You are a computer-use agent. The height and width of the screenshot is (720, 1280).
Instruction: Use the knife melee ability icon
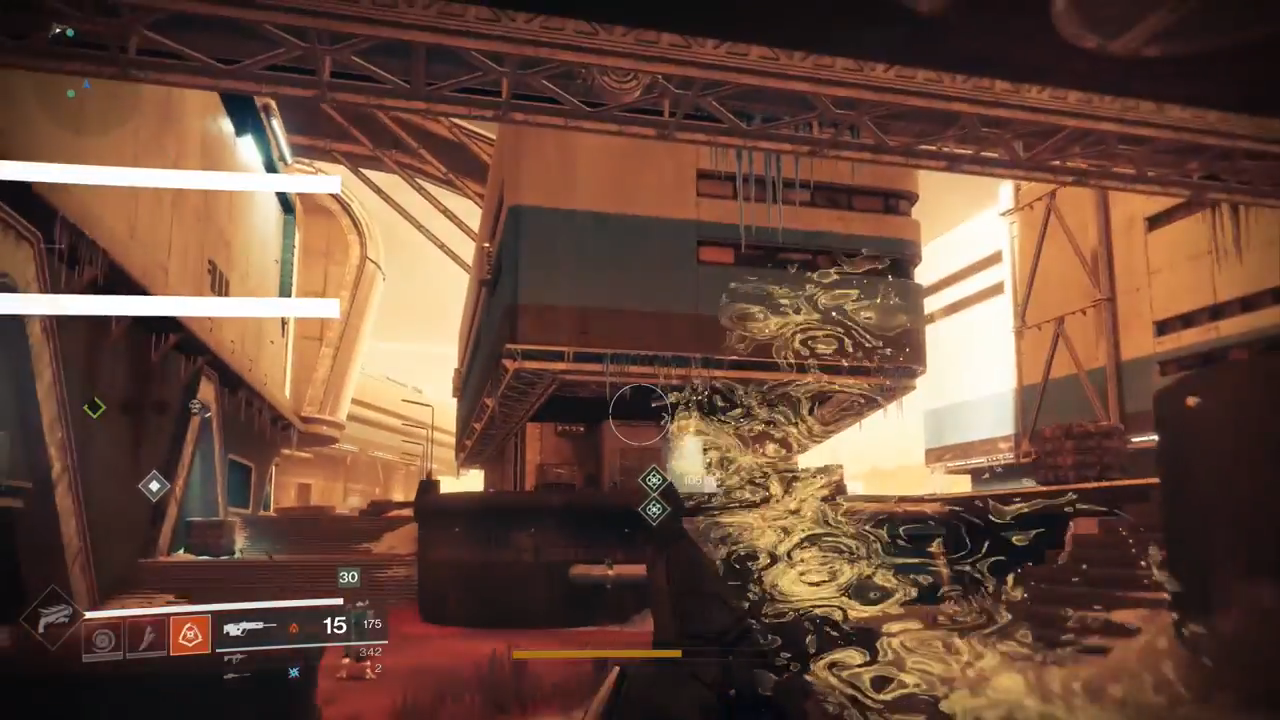pos(146,638)
